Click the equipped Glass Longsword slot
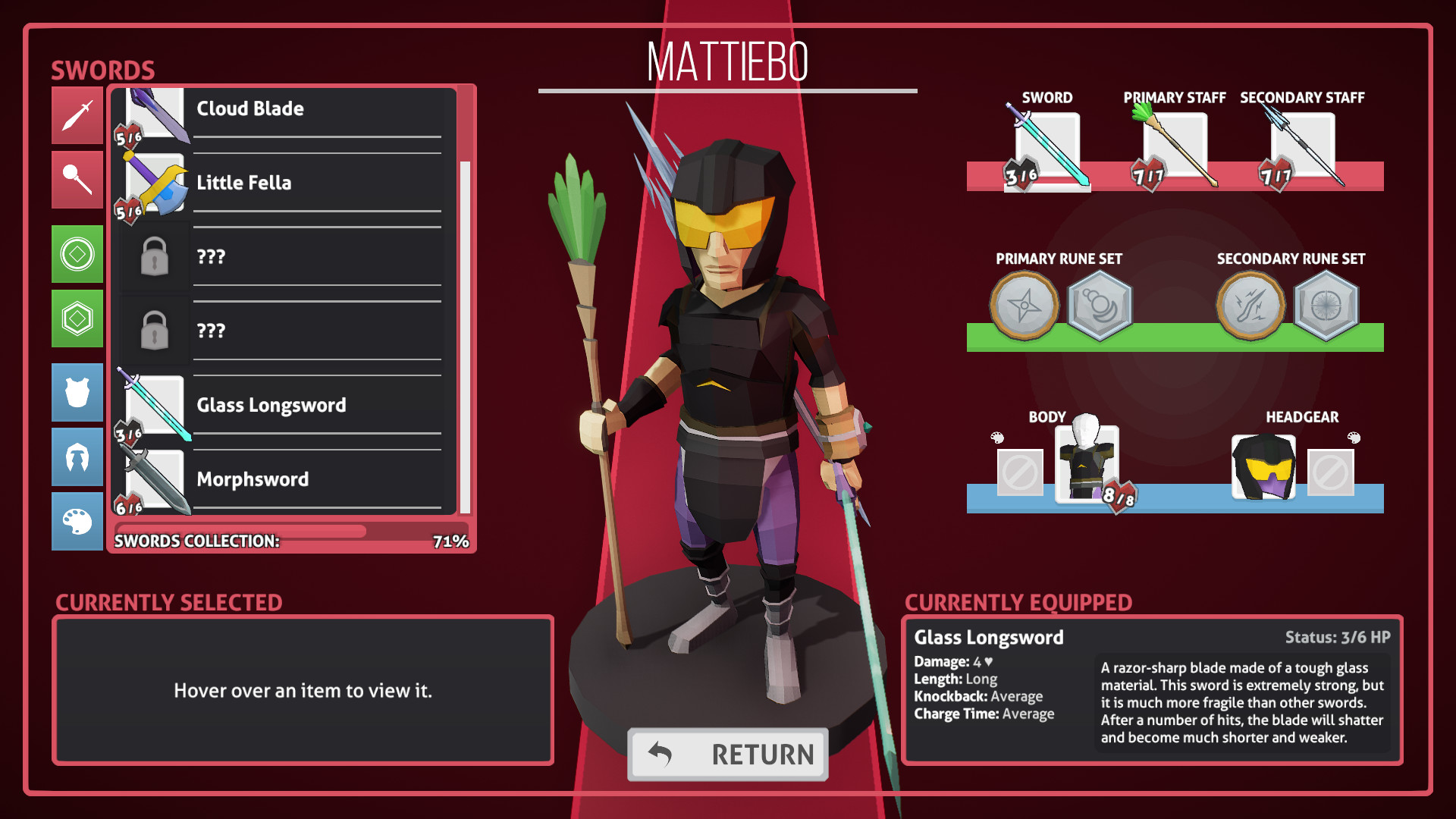The width and height of the screenshot is (1456, 819). coord(1047,149)
